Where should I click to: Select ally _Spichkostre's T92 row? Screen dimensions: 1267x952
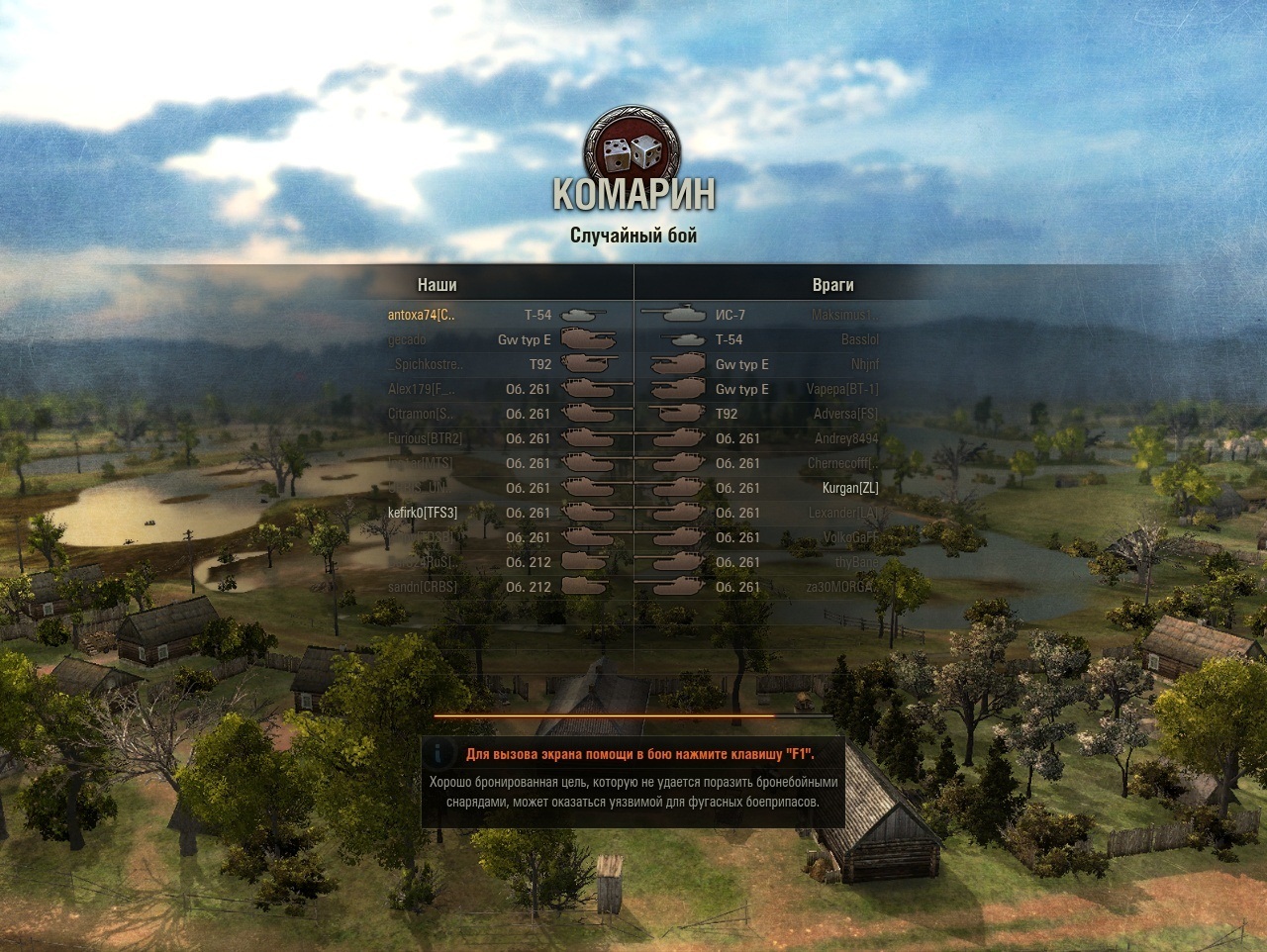click(x=426, y=364)
